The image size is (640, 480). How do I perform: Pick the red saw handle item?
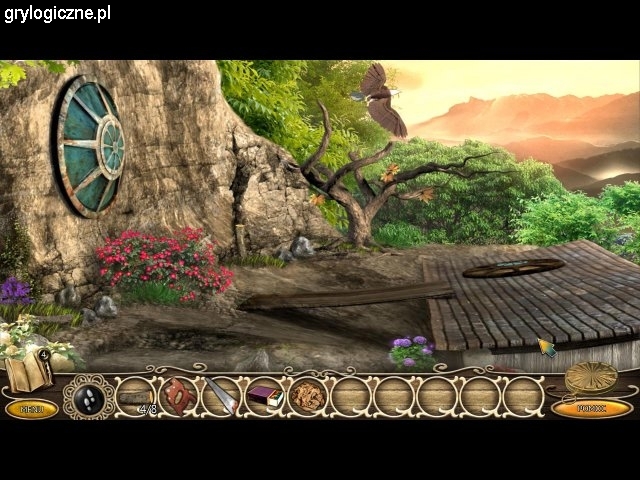(x=179, y=396)
